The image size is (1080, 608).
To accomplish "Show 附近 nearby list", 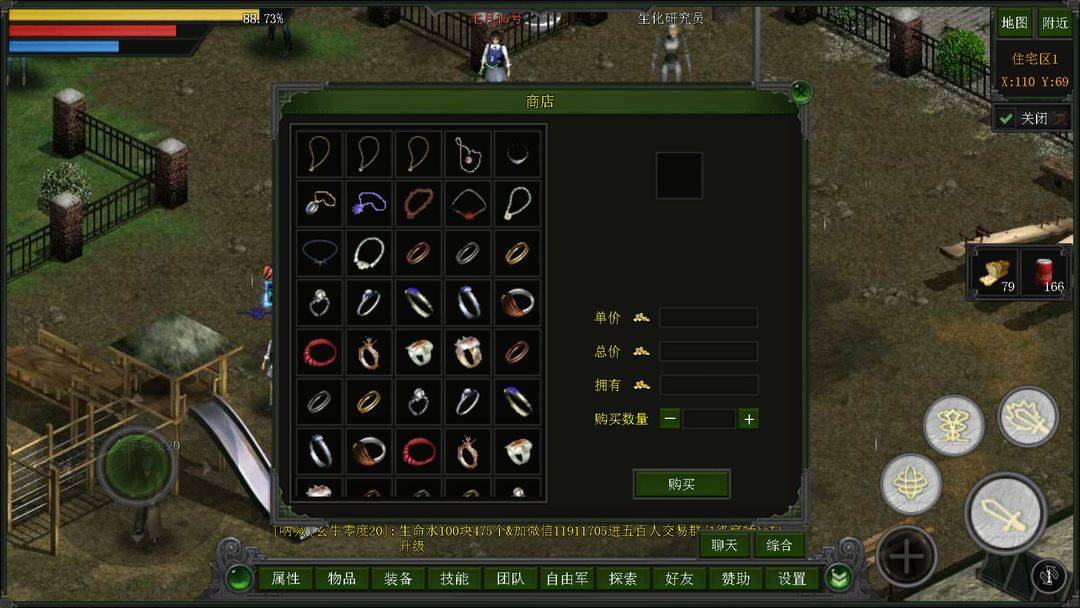I will point(1055,23).
